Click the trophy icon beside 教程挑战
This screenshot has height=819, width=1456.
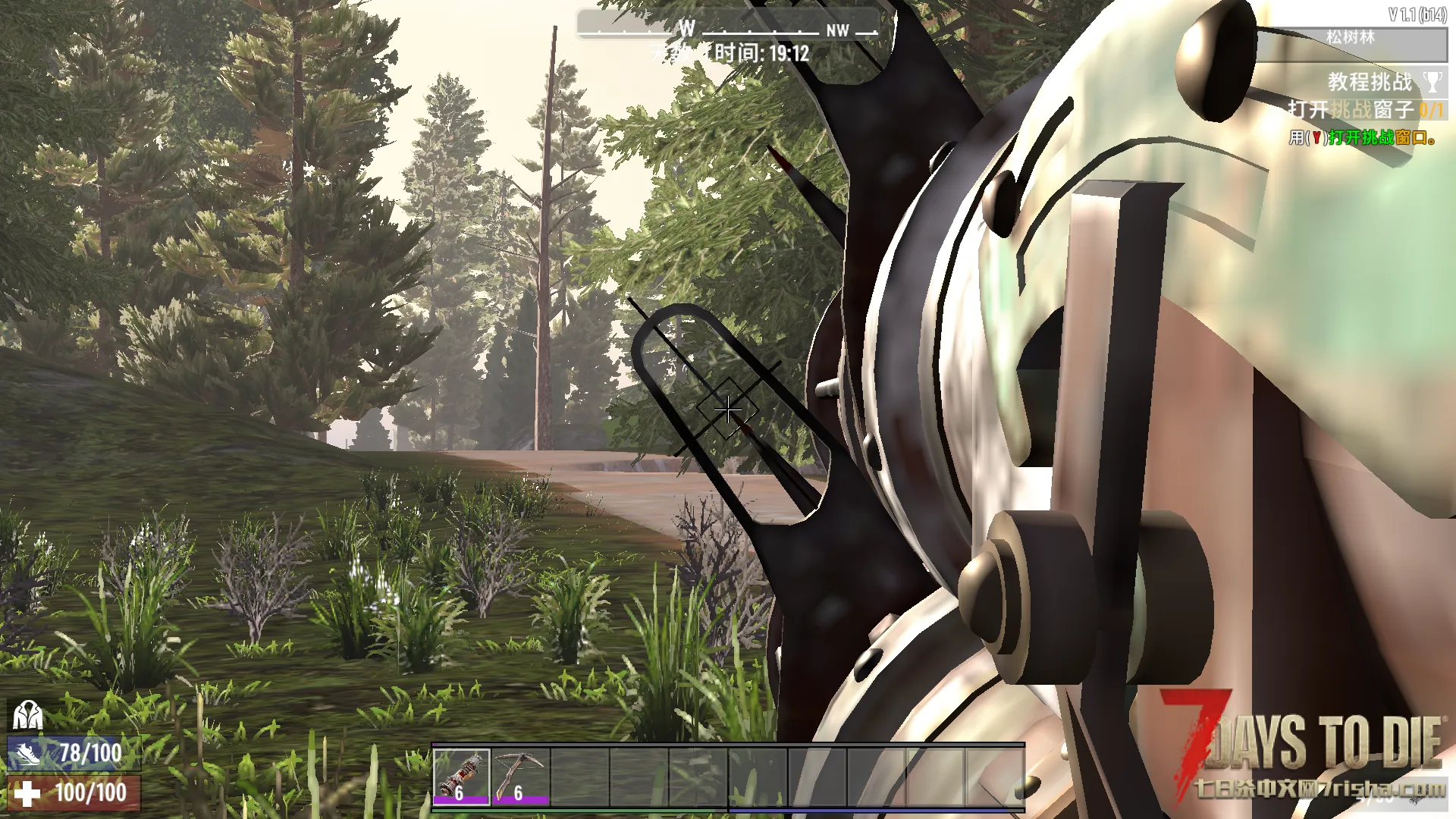(x=1432, y=82)
